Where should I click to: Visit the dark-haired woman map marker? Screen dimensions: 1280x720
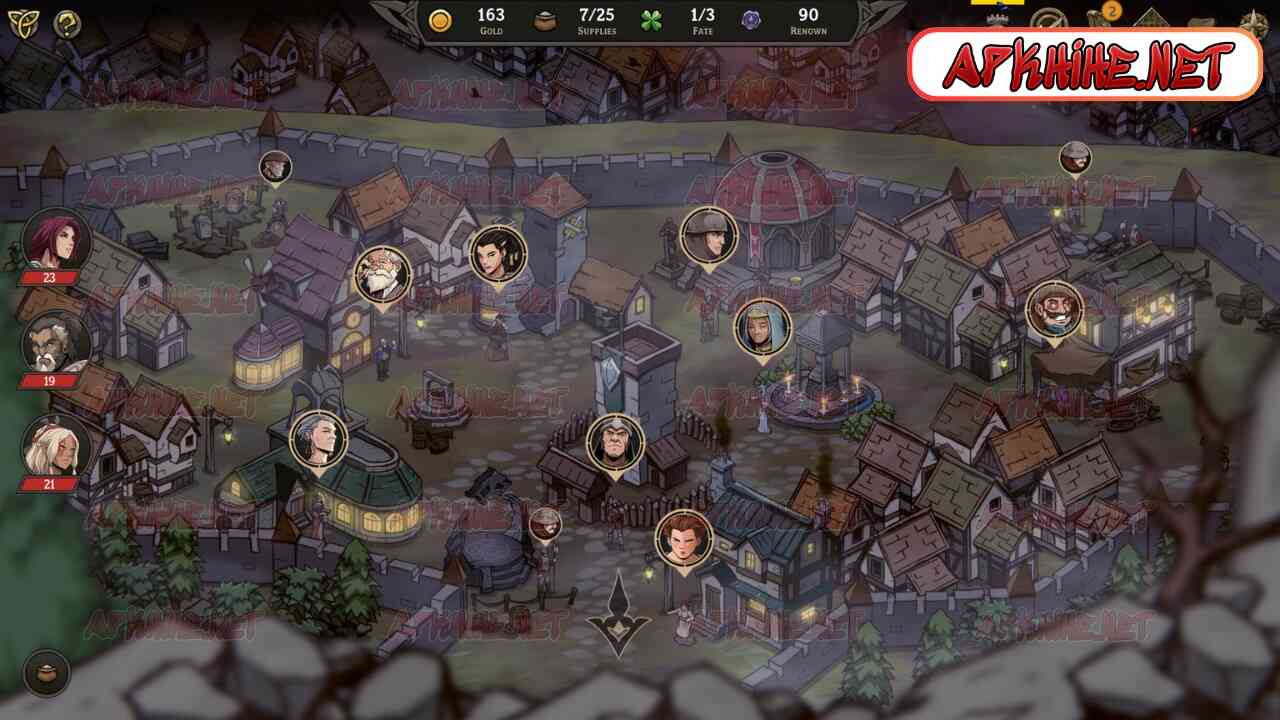click(x=497, y=253)
